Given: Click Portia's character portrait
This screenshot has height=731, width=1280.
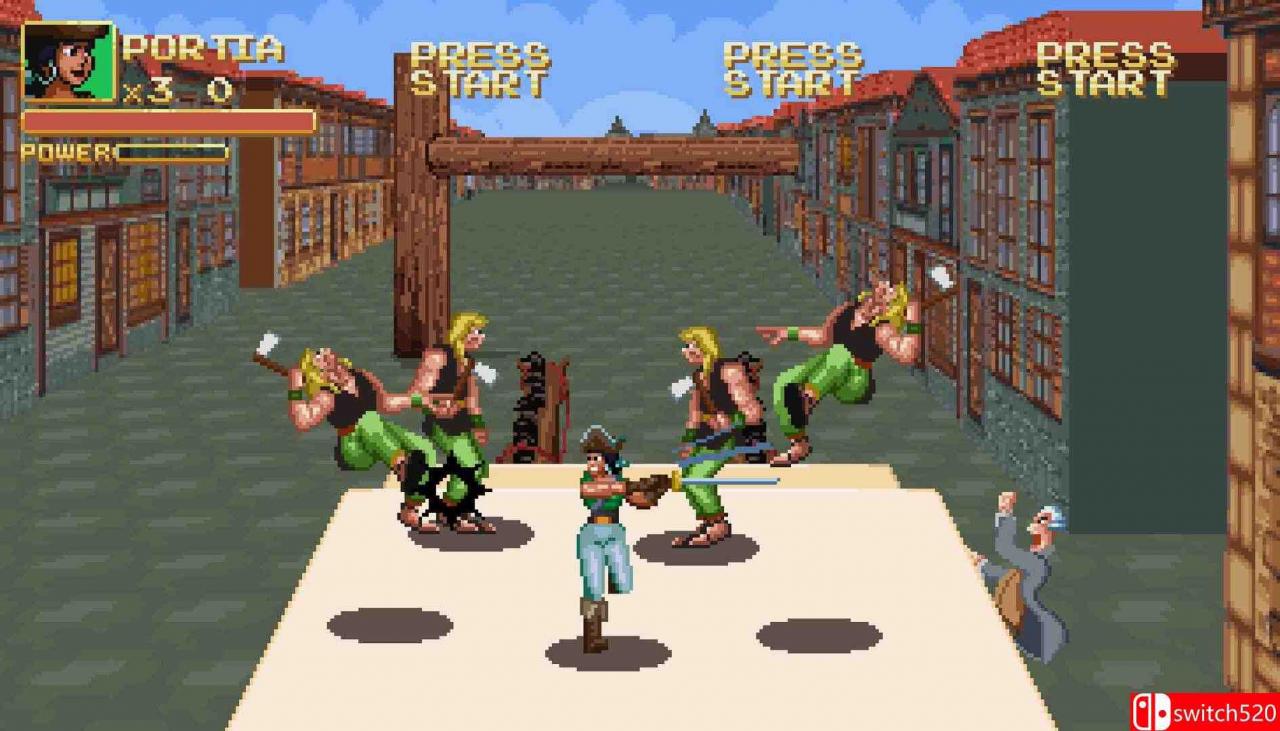Looking at the screenshot, I should pyautogui.click(x=68, y=62).
